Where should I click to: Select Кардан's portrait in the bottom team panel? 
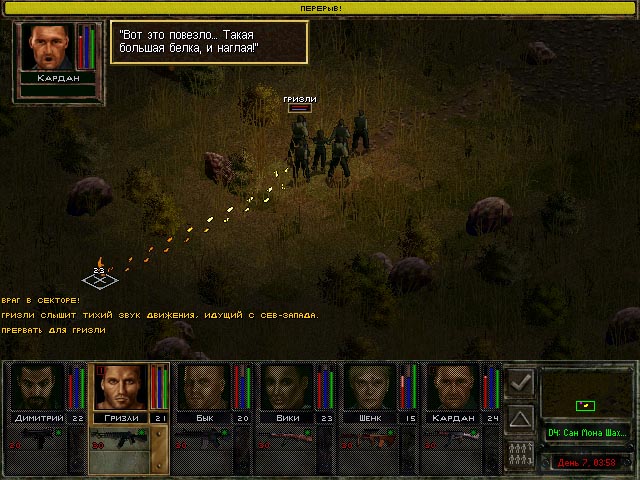[x=455, y=387]
